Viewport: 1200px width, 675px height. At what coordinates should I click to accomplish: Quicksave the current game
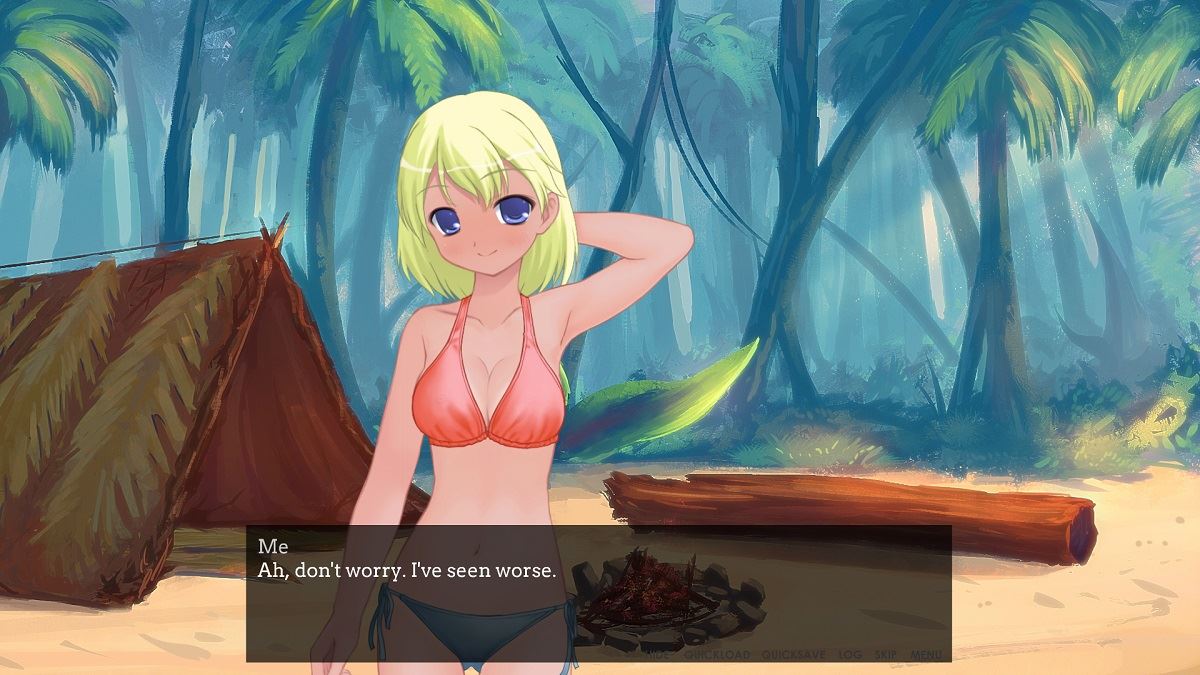click(793, 655)
